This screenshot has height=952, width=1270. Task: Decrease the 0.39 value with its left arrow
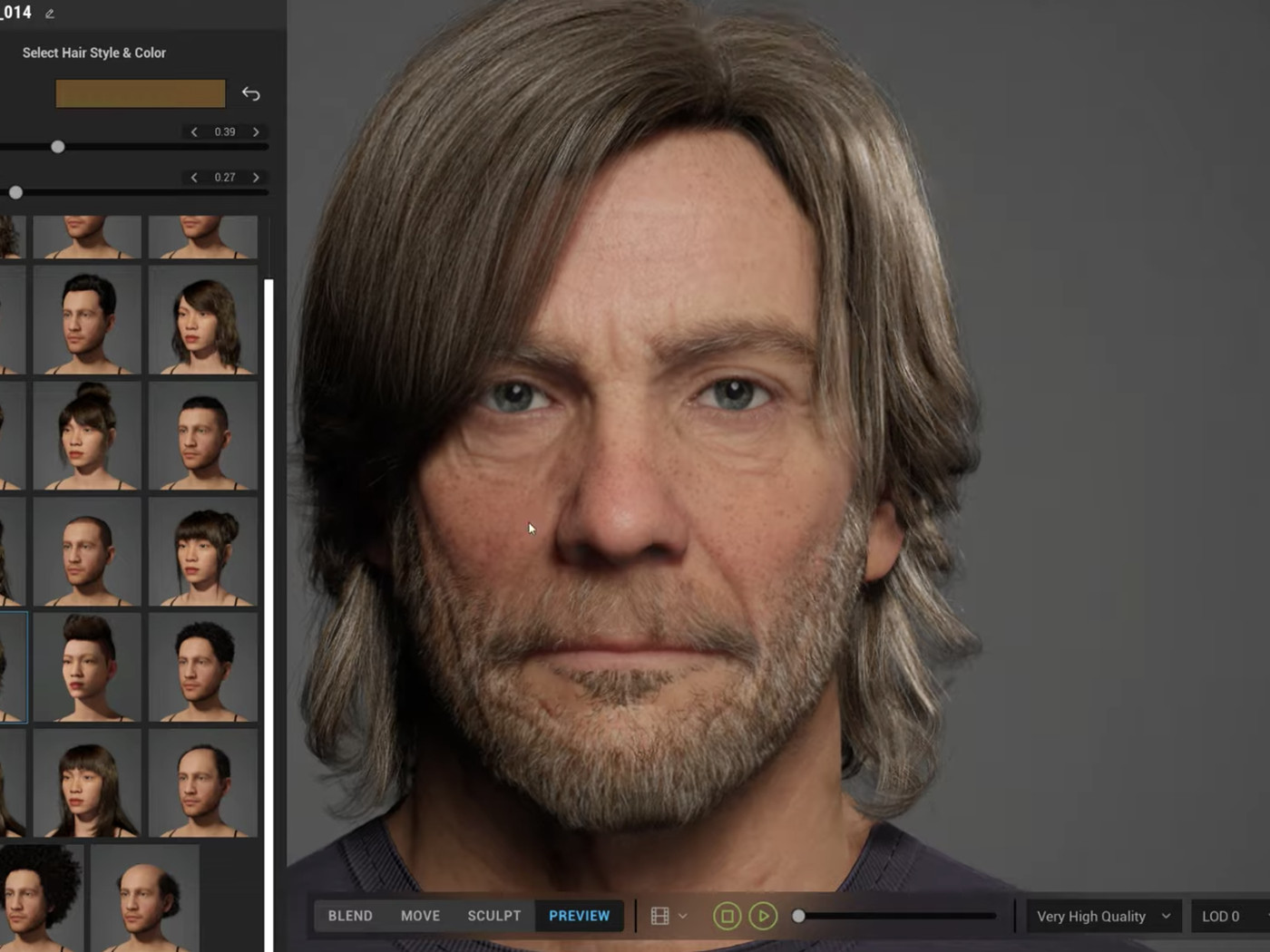click(194, 131)
